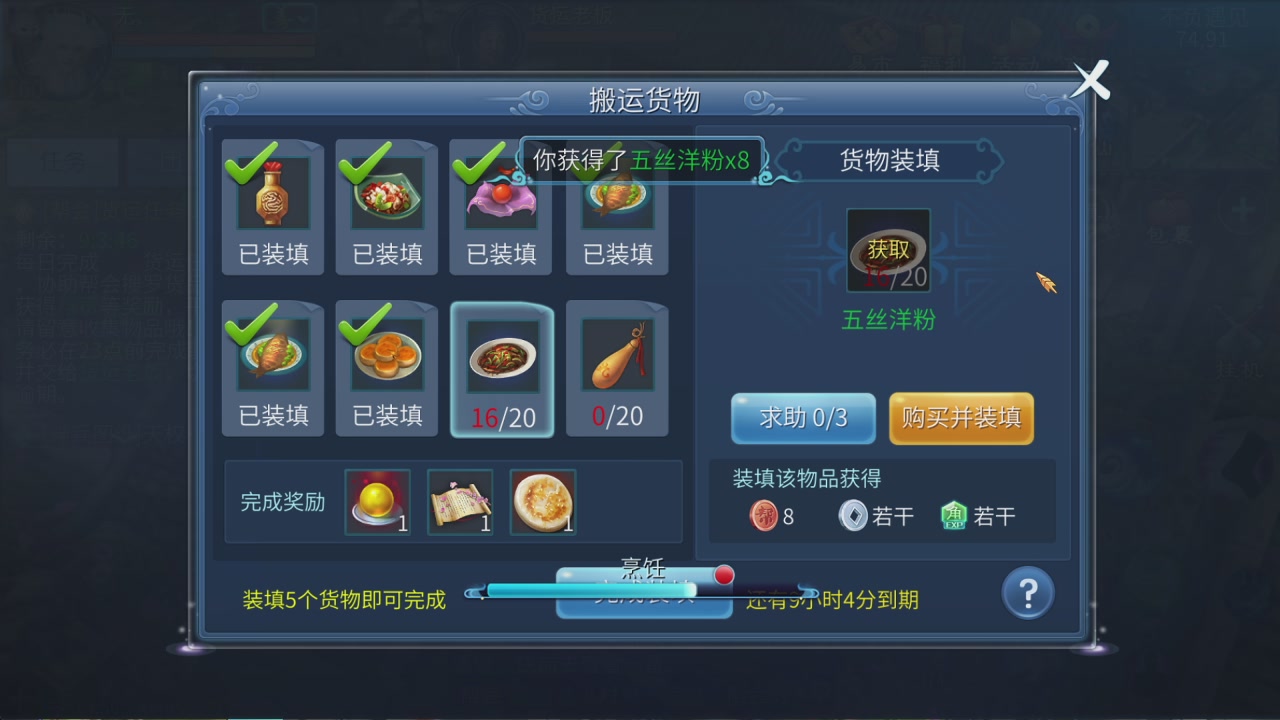Viewport: 1280px width, 720px height.
Task: Select the 货物装填 panel header
Action: [888, 160]
